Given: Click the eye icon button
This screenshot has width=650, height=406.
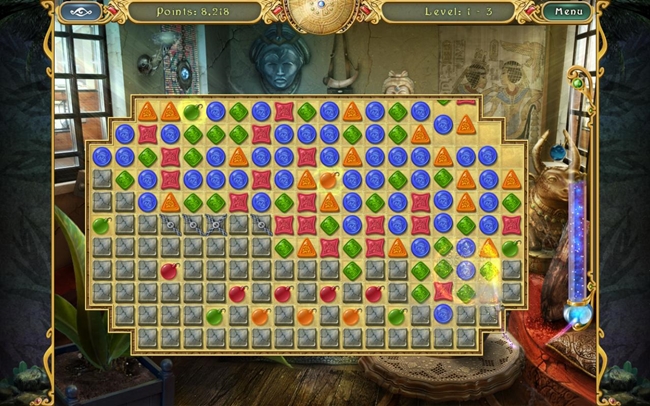Looking at the screenshot, I should [81, 12].
